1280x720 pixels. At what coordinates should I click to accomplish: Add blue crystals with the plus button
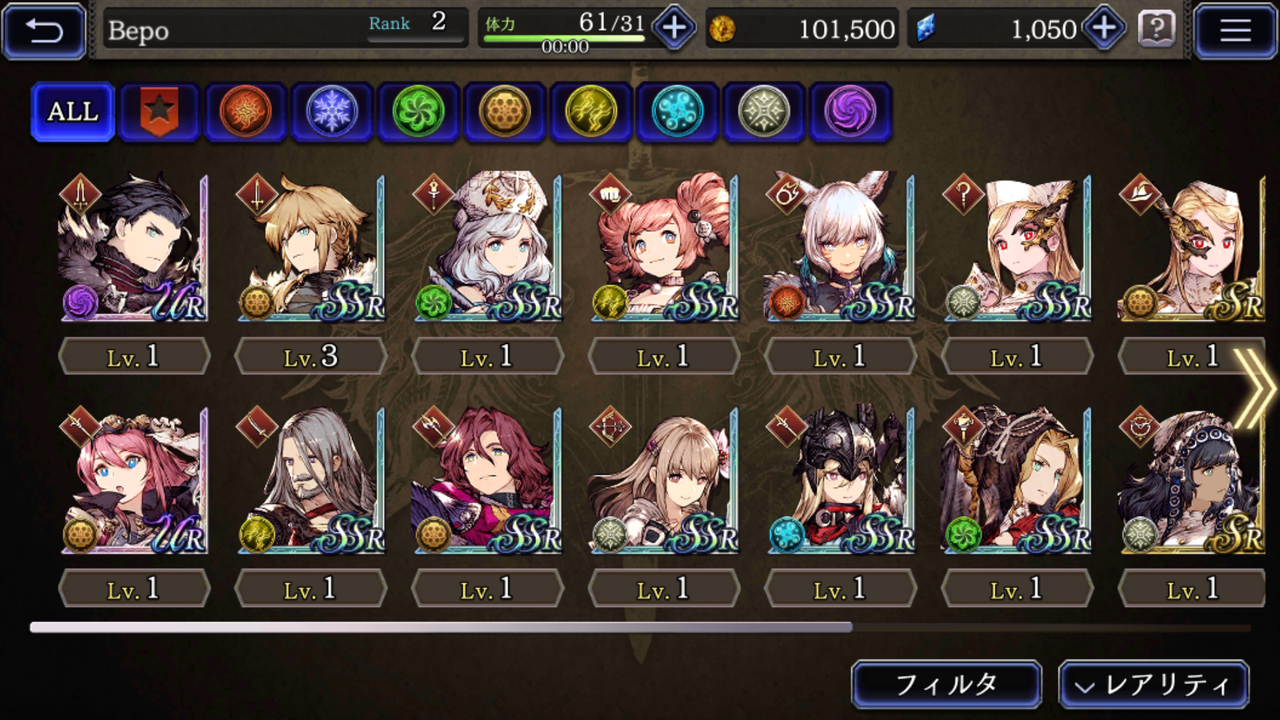coord(1104,29)
